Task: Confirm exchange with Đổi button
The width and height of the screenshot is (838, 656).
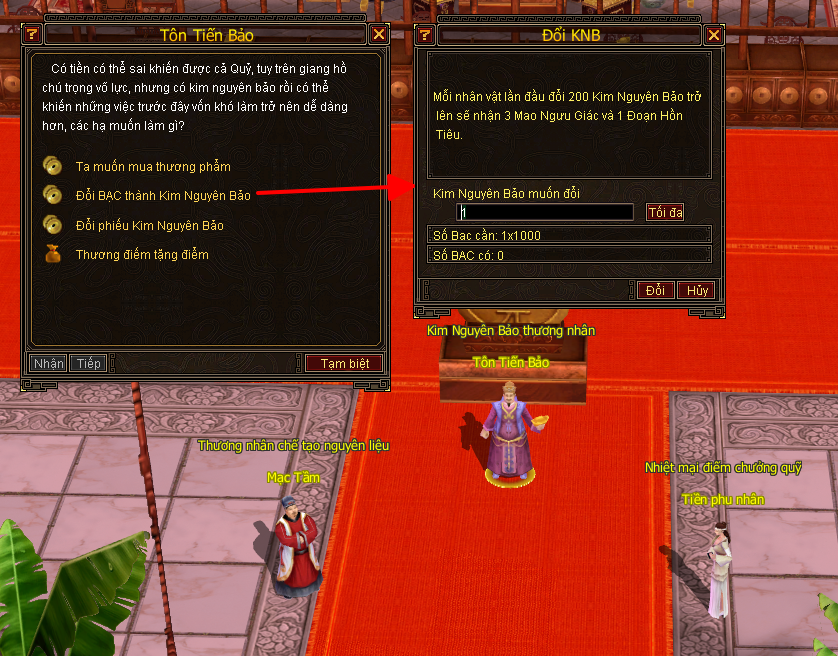Action: pyautogui.click(x=655, y=291)
